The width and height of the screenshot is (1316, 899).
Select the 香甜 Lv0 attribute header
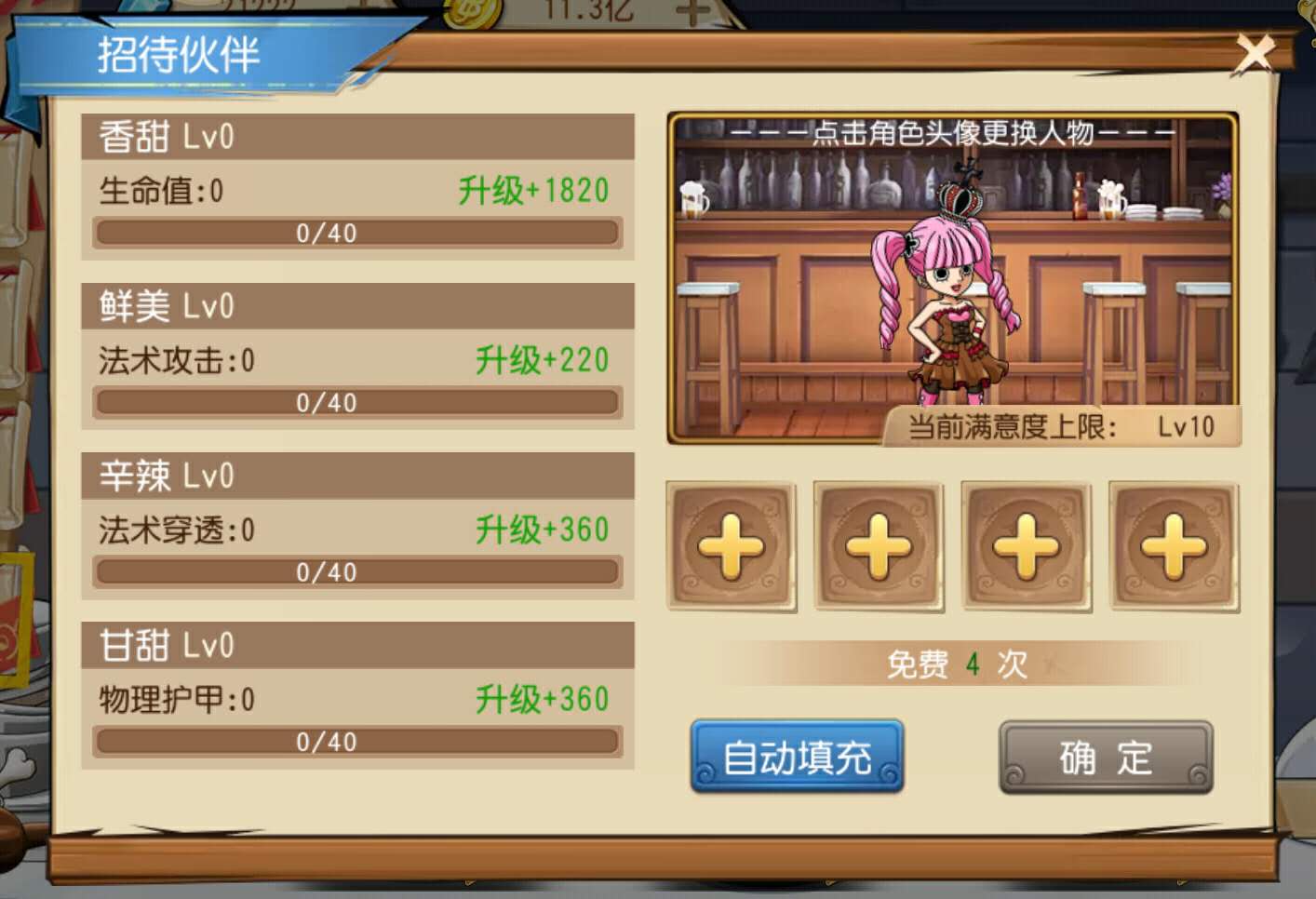click(358, 137)
